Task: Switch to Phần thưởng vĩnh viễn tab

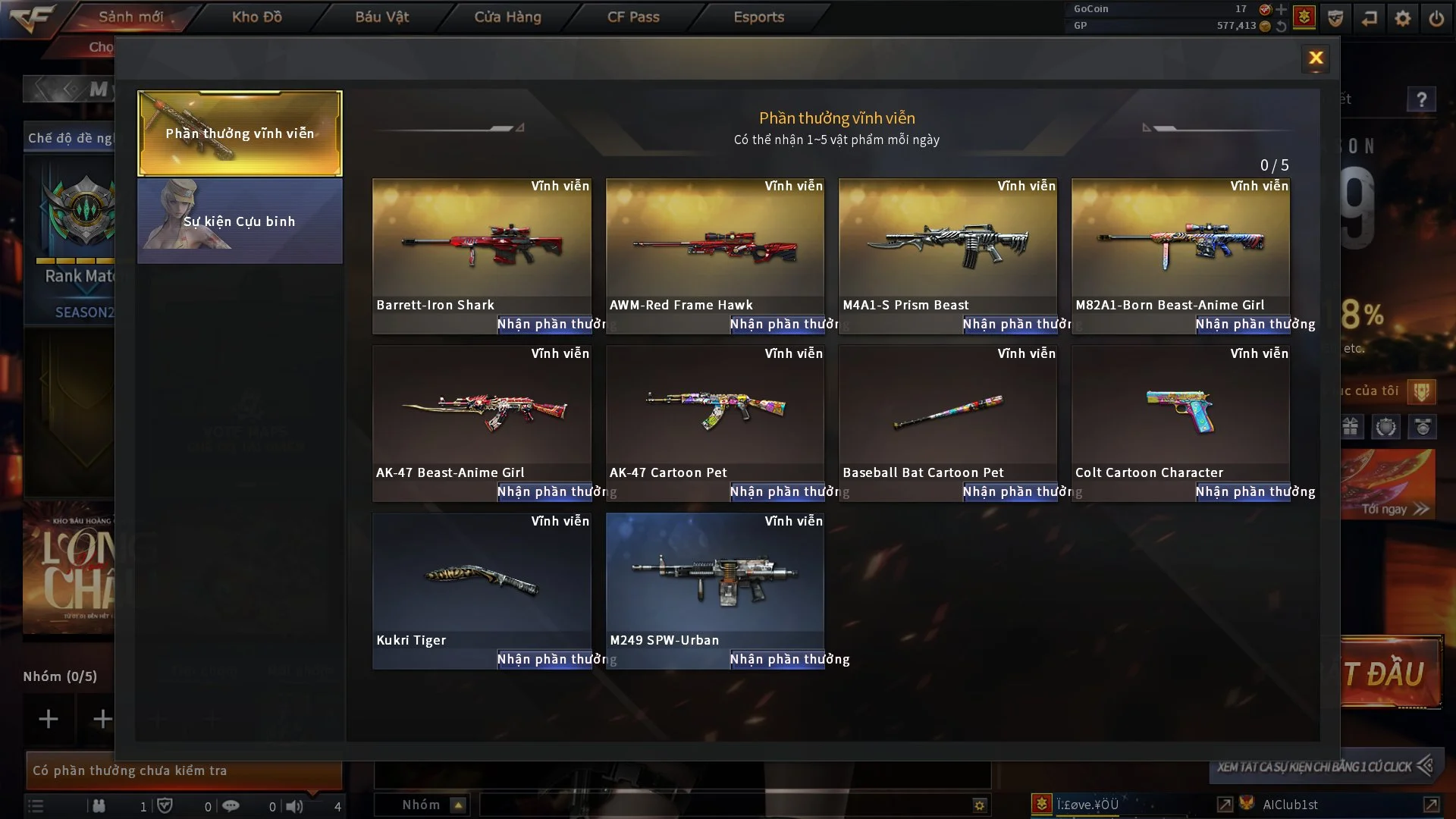Action: [x=240, y=133]
